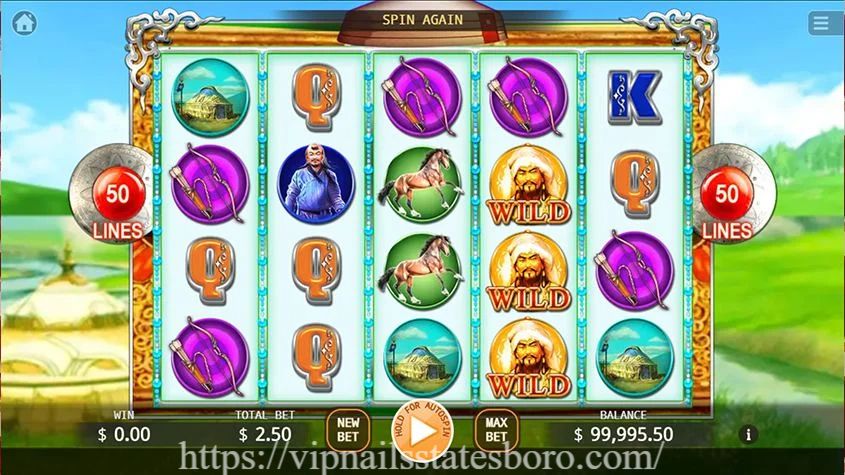
Task: Choose the Max Bet button
Action: click(496, 431)
